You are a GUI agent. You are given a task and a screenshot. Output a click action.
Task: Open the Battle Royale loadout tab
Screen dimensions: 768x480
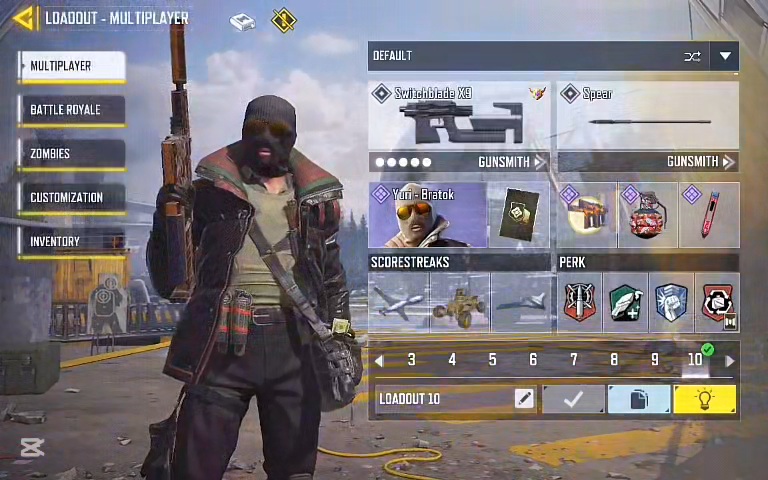point(72,110)
